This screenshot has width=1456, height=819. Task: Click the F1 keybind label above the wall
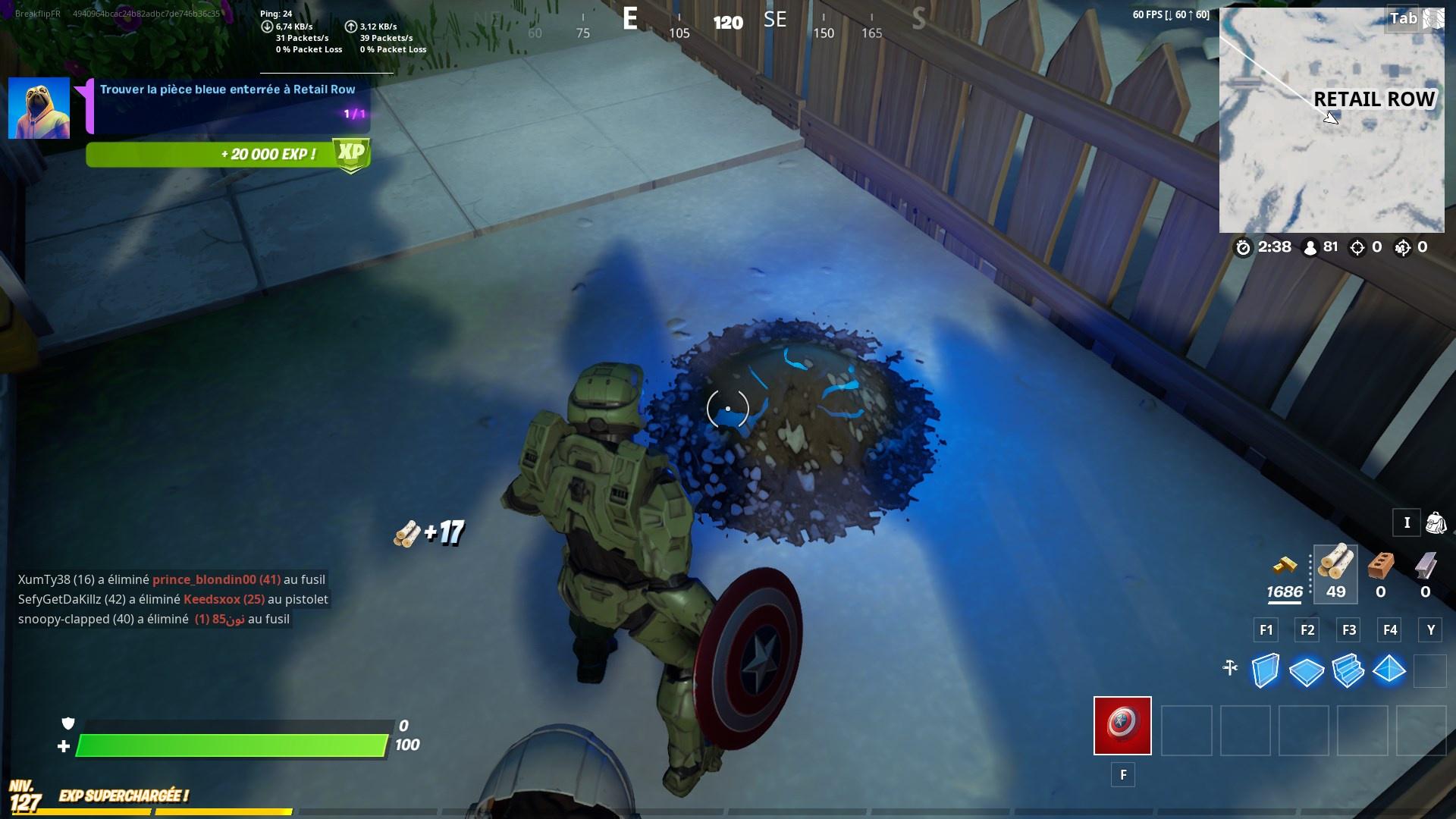click(1265, 629)
